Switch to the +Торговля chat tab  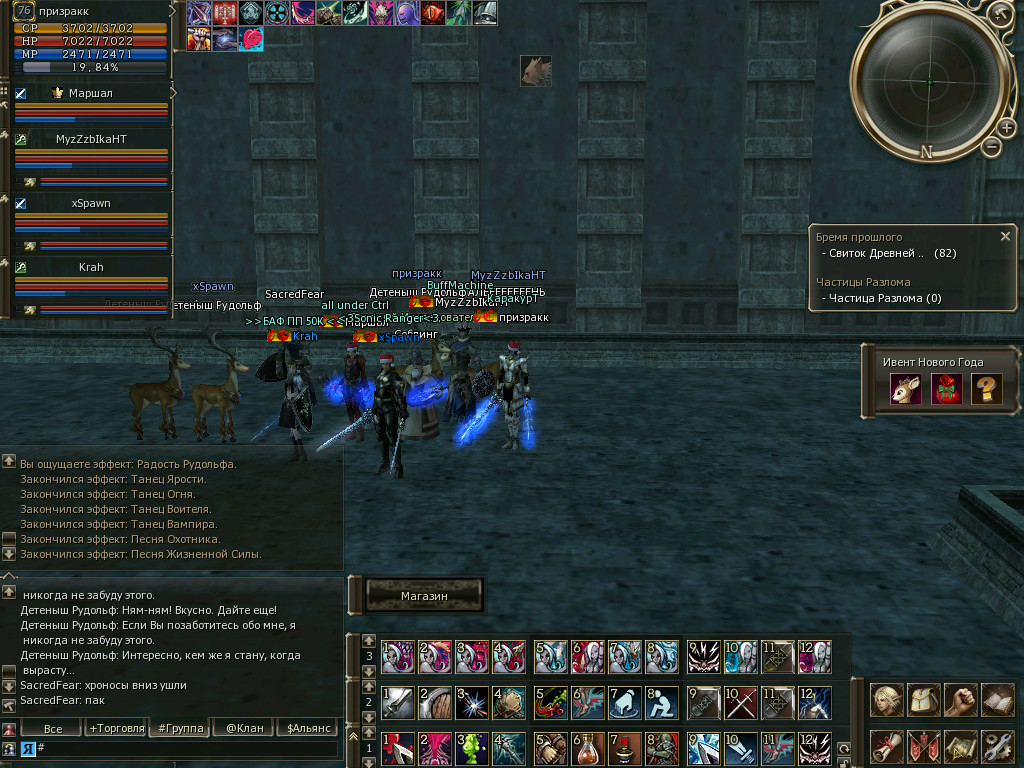[117, 728]
